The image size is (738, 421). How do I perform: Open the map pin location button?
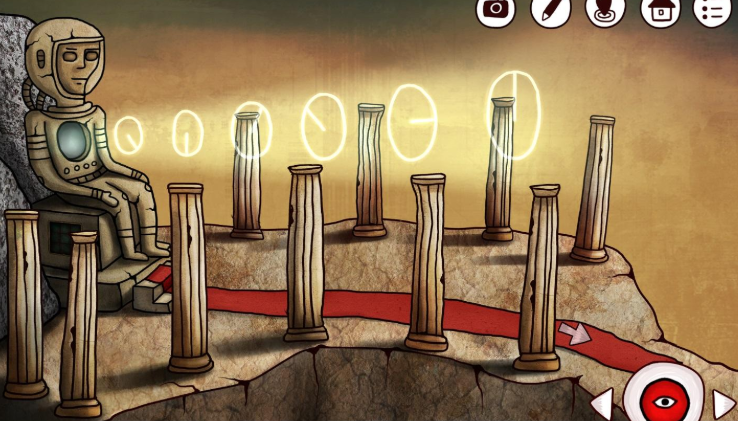click(604, 9)
